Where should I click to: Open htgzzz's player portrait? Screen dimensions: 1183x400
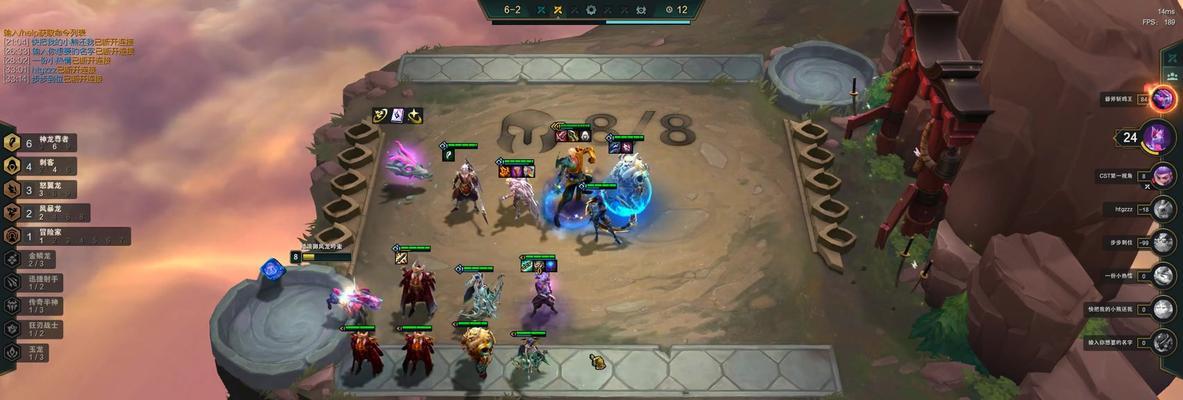coord(1163,208)
